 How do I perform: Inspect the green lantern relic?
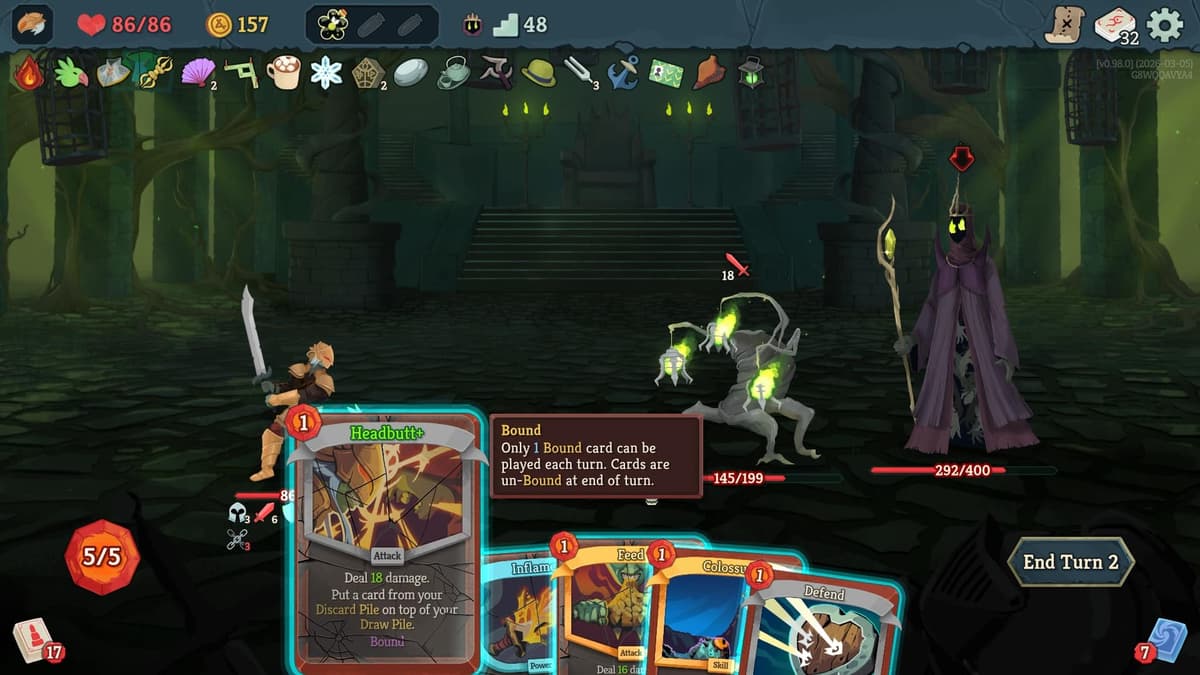[751, 72]
